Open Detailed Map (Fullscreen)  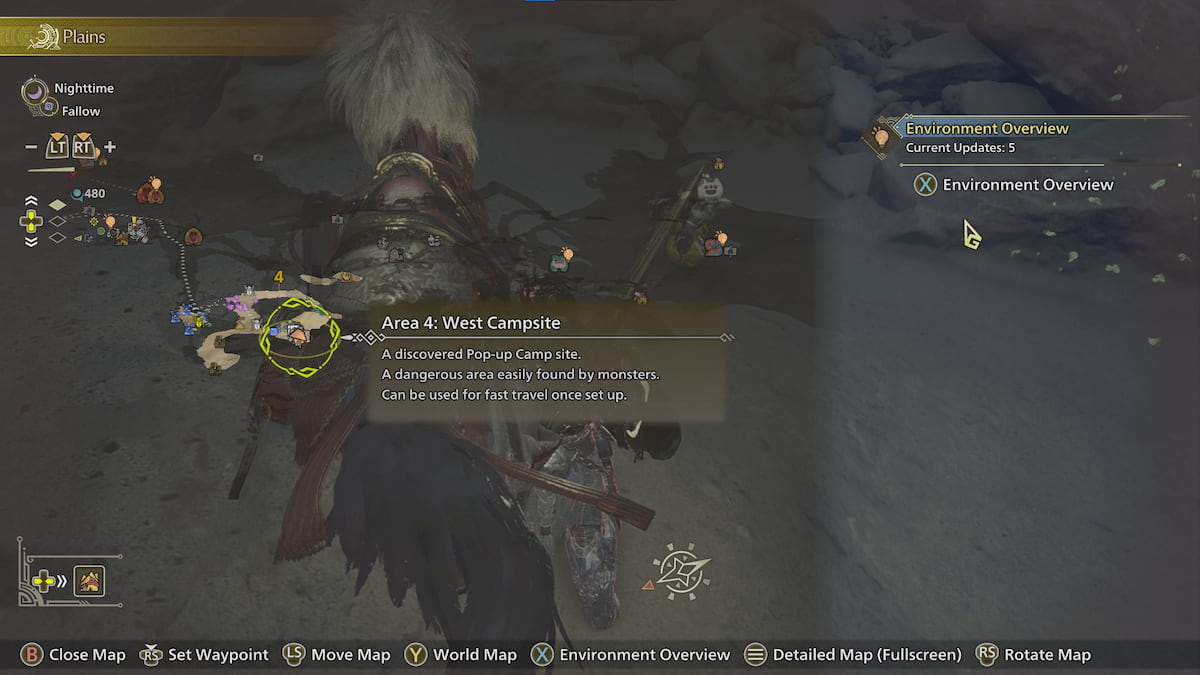tap(853, 655)
